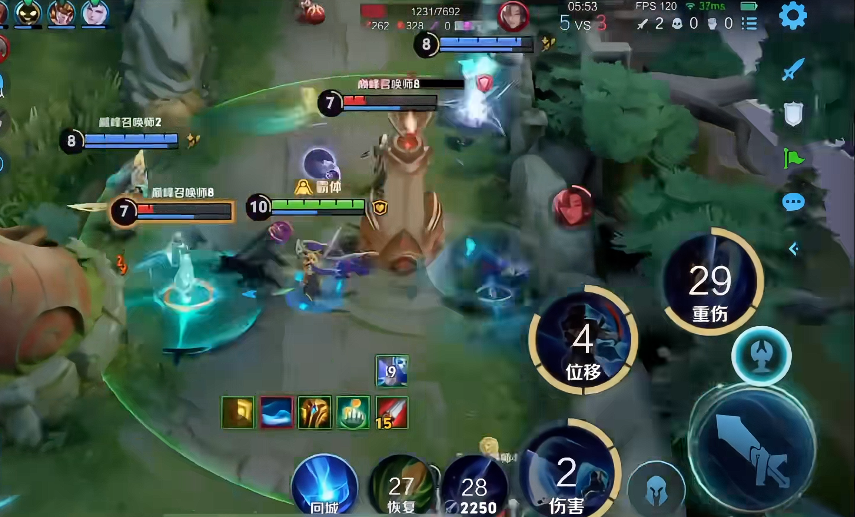The image size is (855, 517).
Task: Activate the 回城 recall button
Action: tap(324, 485)
